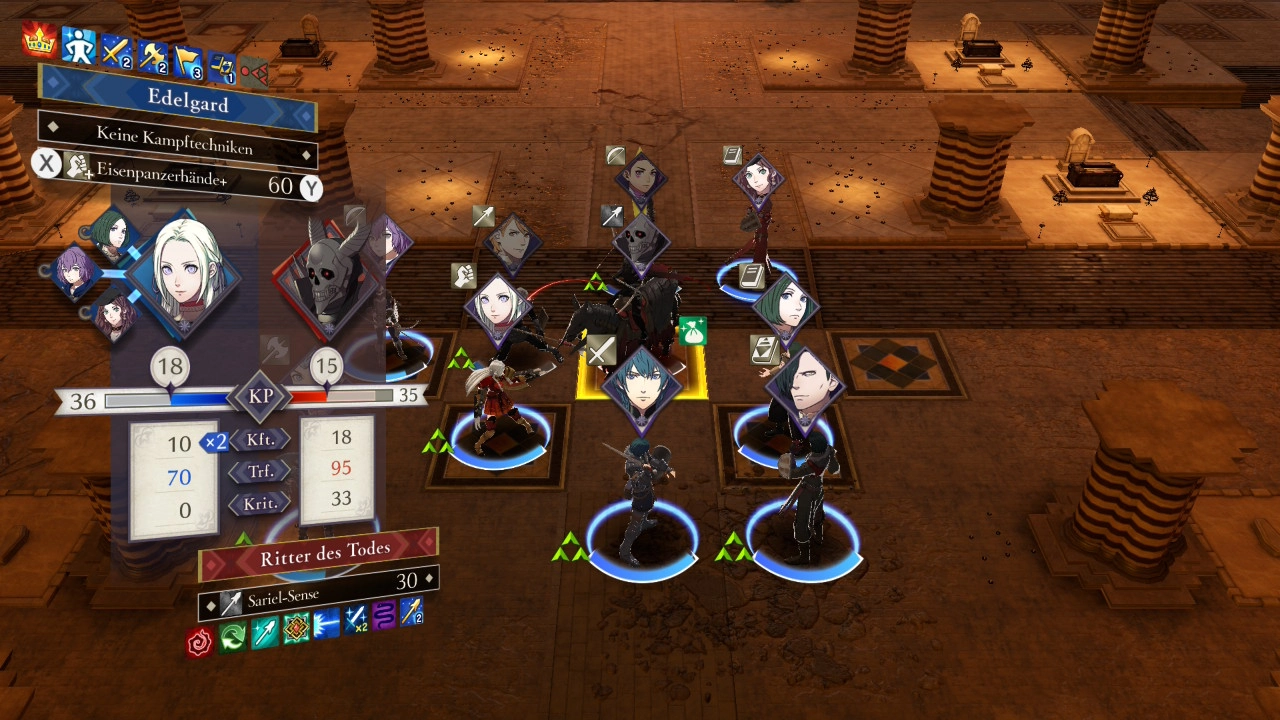Inspect the red swirl enemy skill icon

coord(201,640)
